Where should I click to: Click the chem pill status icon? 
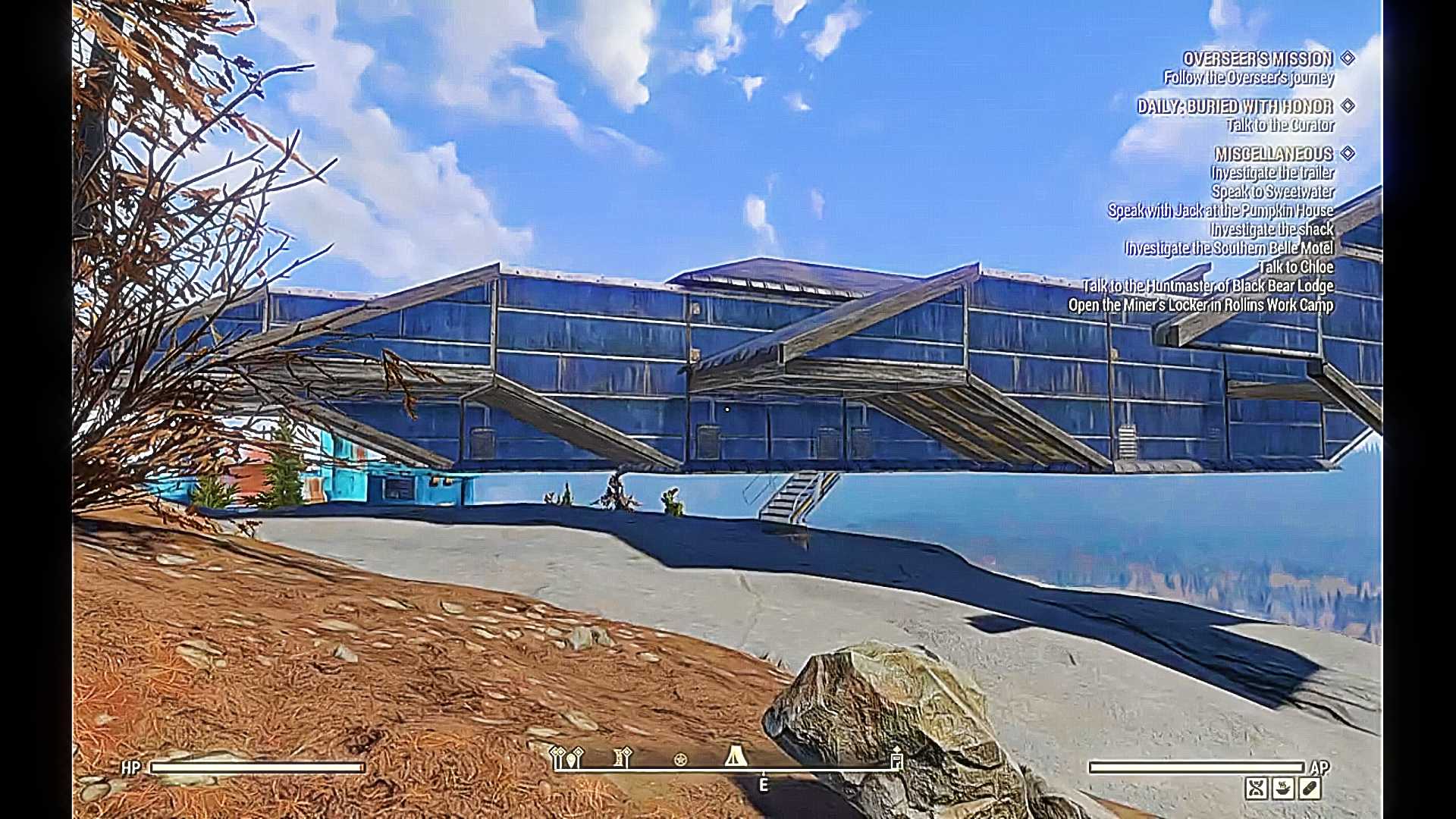click(x=1310, y=789)
